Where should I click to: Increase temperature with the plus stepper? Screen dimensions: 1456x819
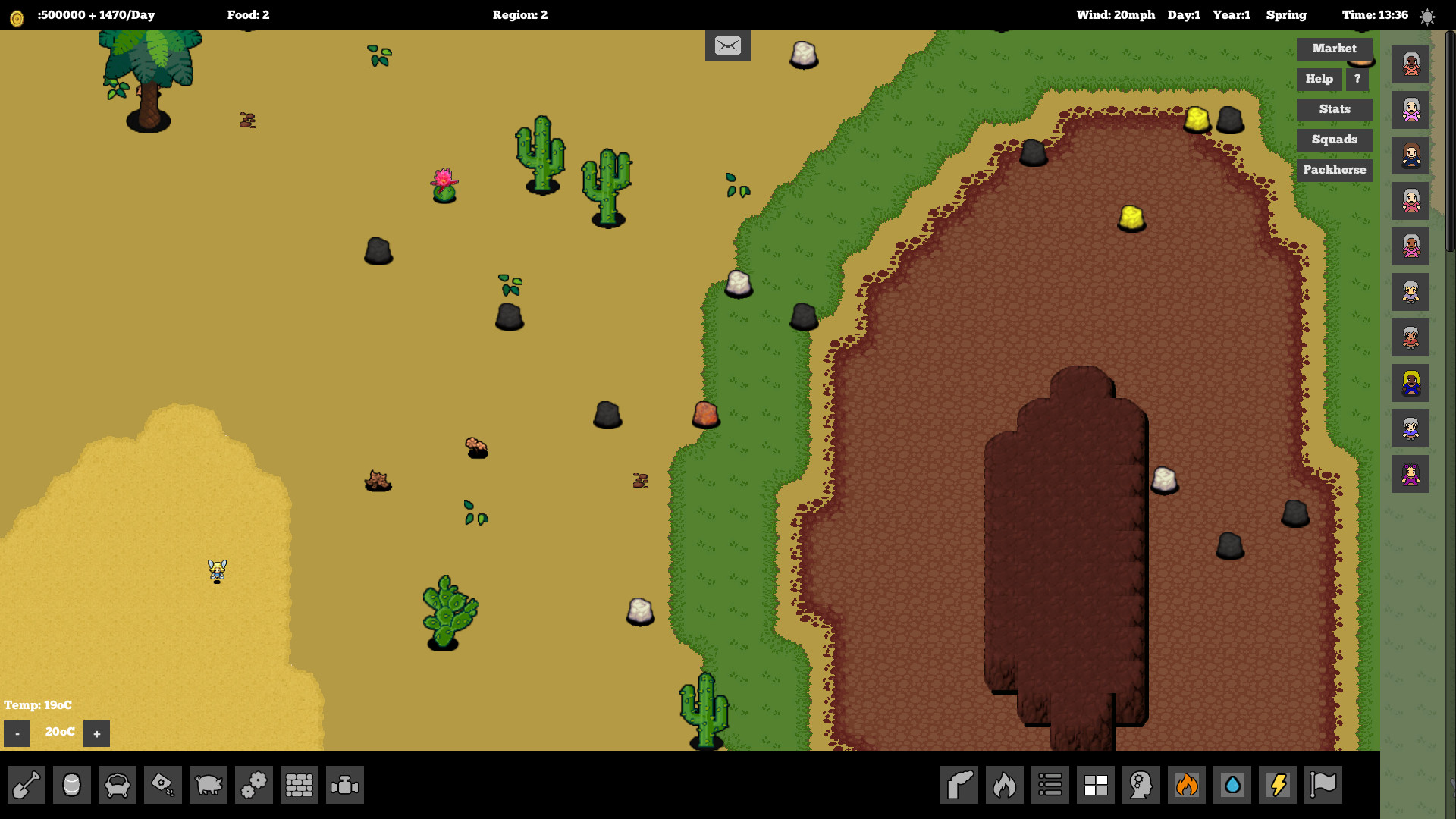click(96, 733)
